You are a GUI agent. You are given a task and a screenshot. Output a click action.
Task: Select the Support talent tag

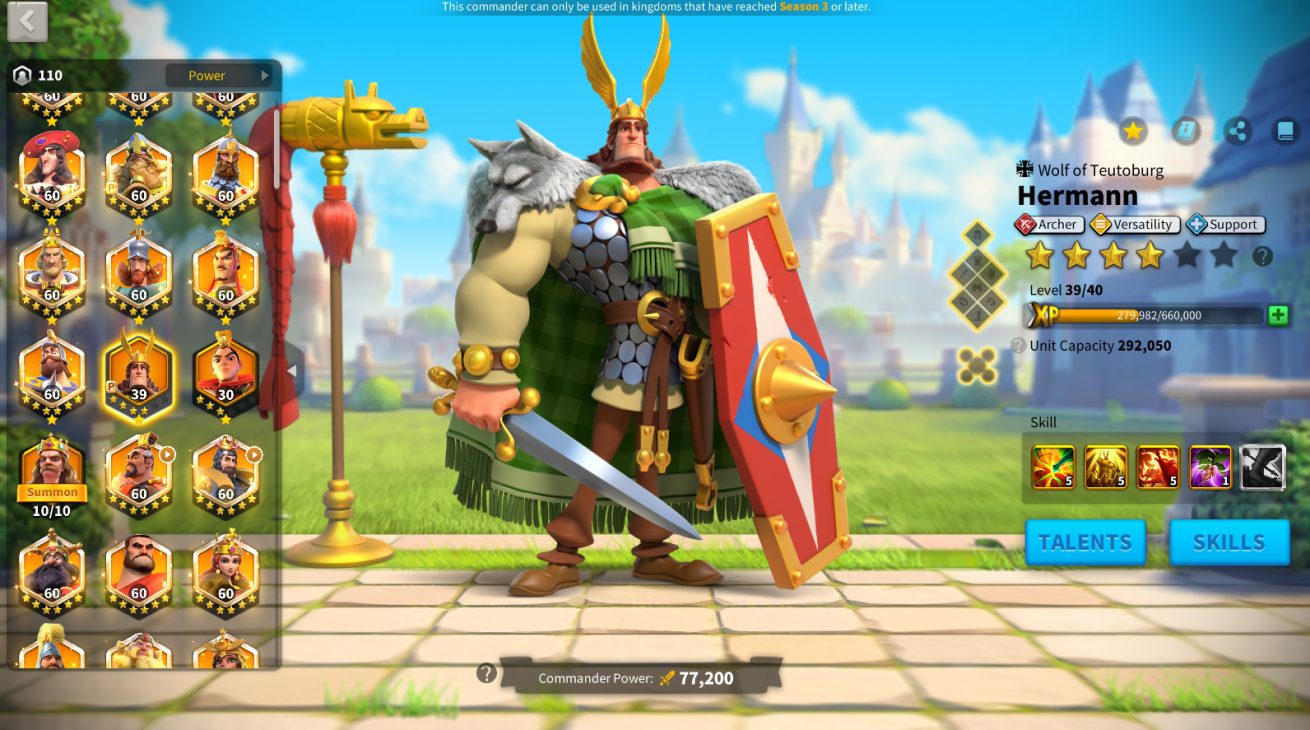point(1225,225)
